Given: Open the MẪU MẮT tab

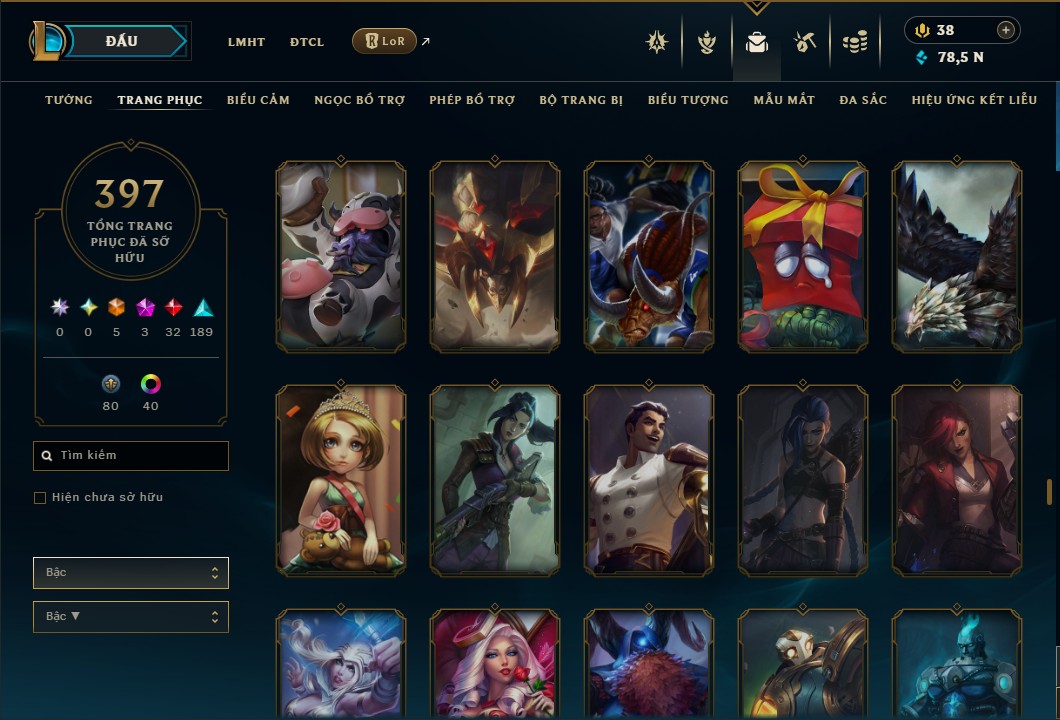Looking at the screenshot, I should [784, 100].
